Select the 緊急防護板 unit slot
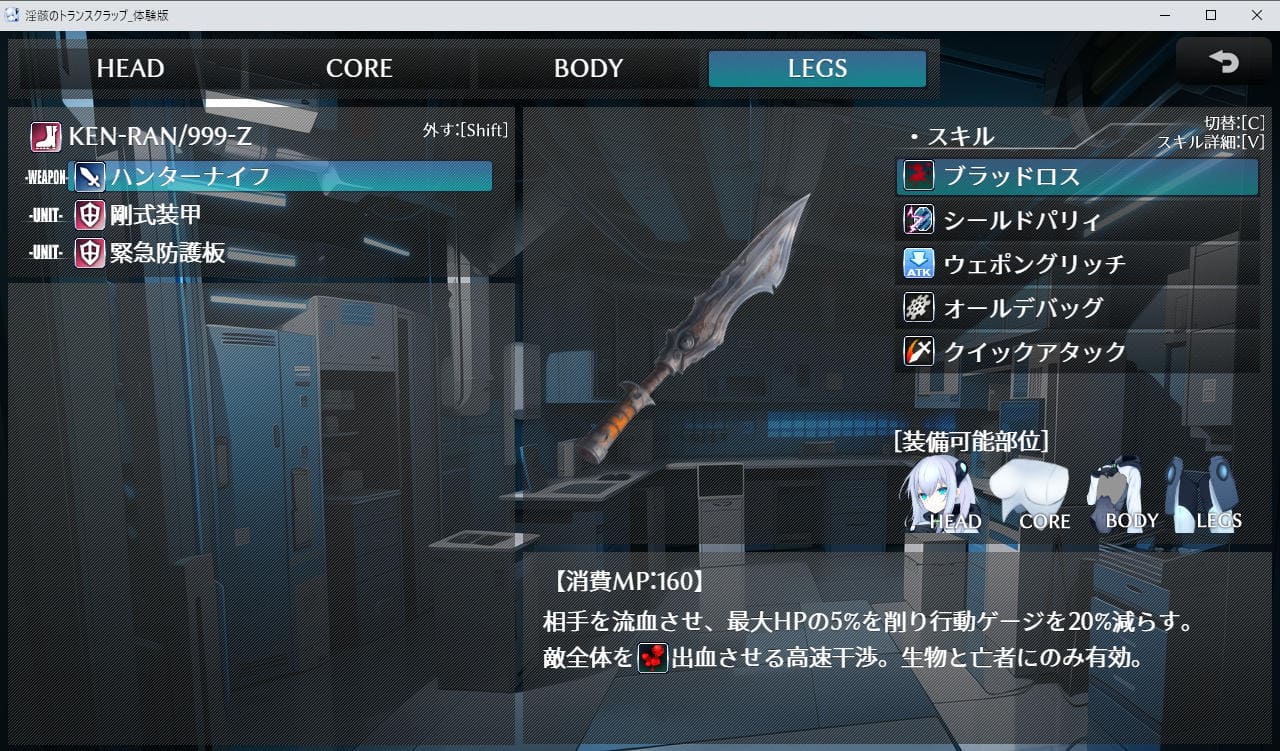The image size is (1280, 751). [167, 253]
